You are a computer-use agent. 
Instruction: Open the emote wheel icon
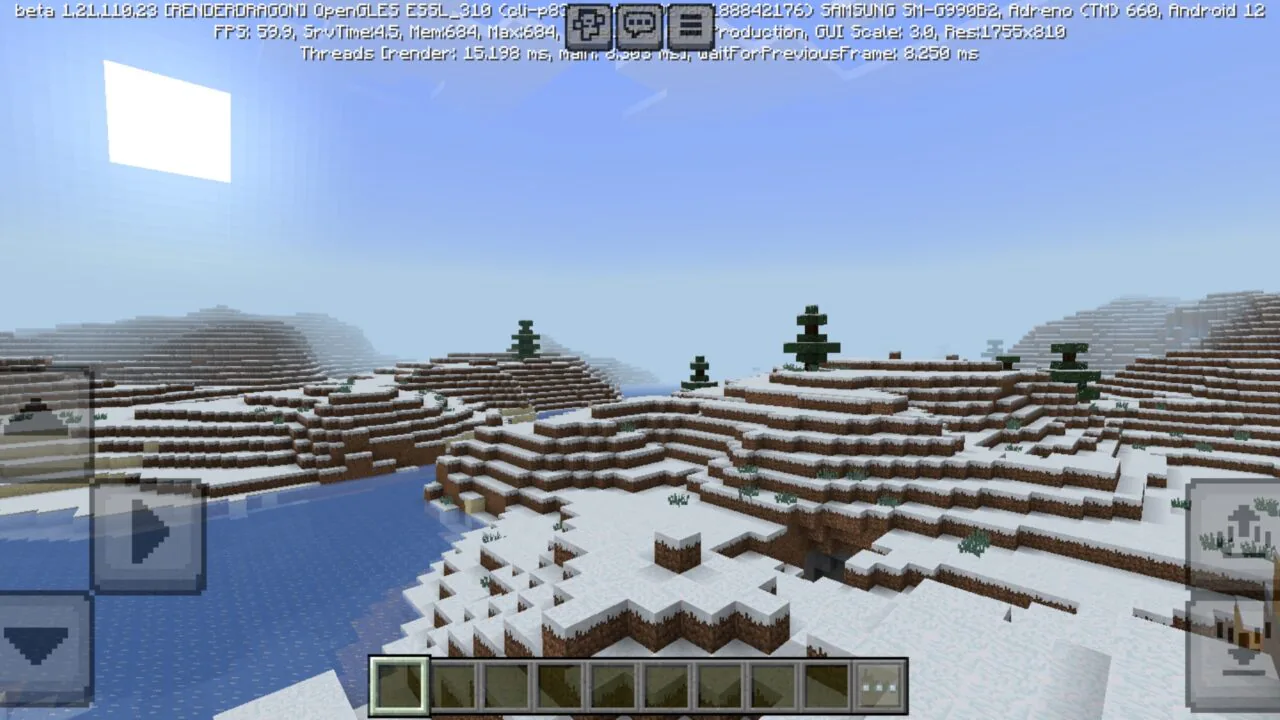tap(589, 23)
